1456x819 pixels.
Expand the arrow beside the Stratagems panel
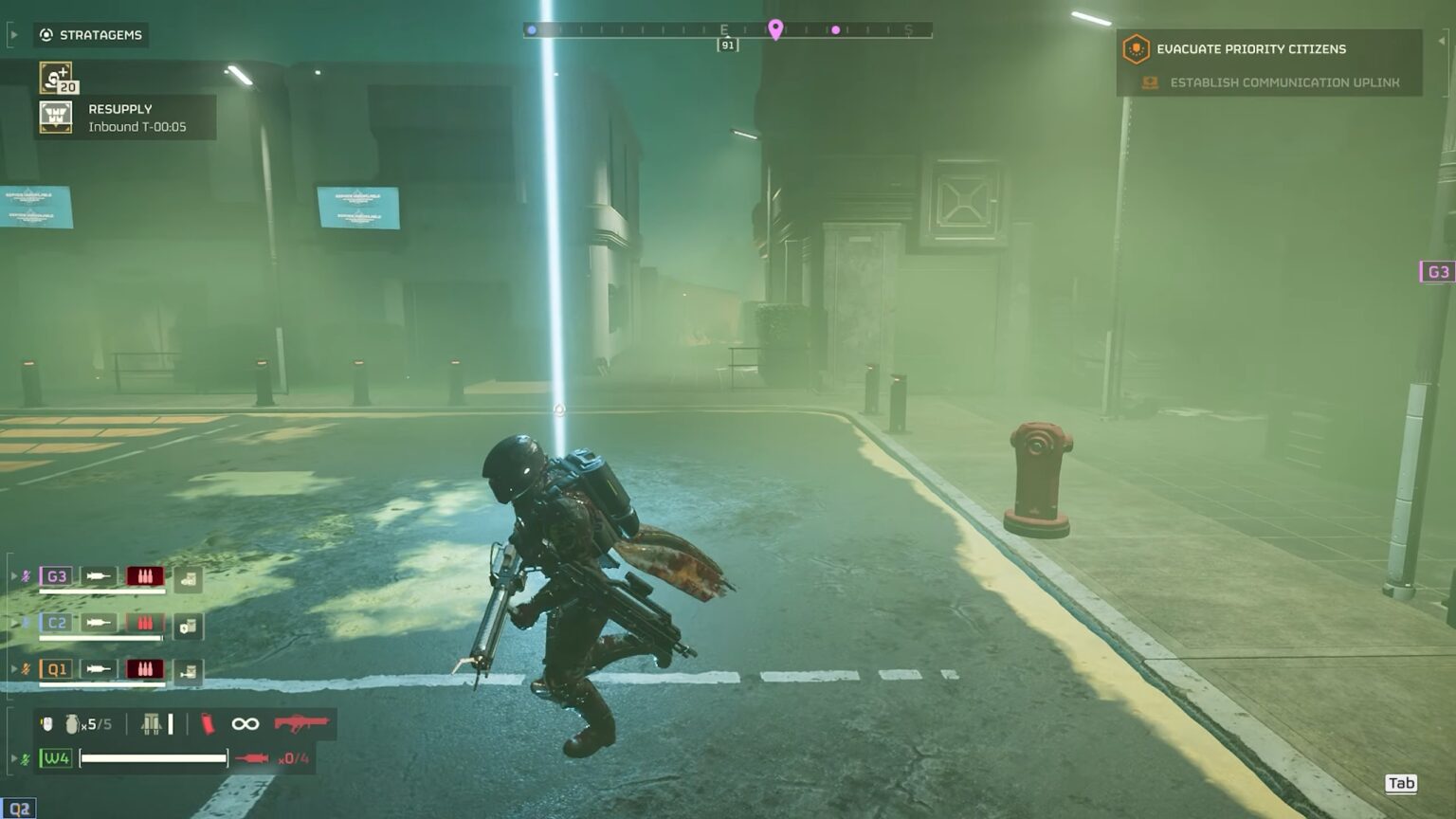tap(13, 34)
